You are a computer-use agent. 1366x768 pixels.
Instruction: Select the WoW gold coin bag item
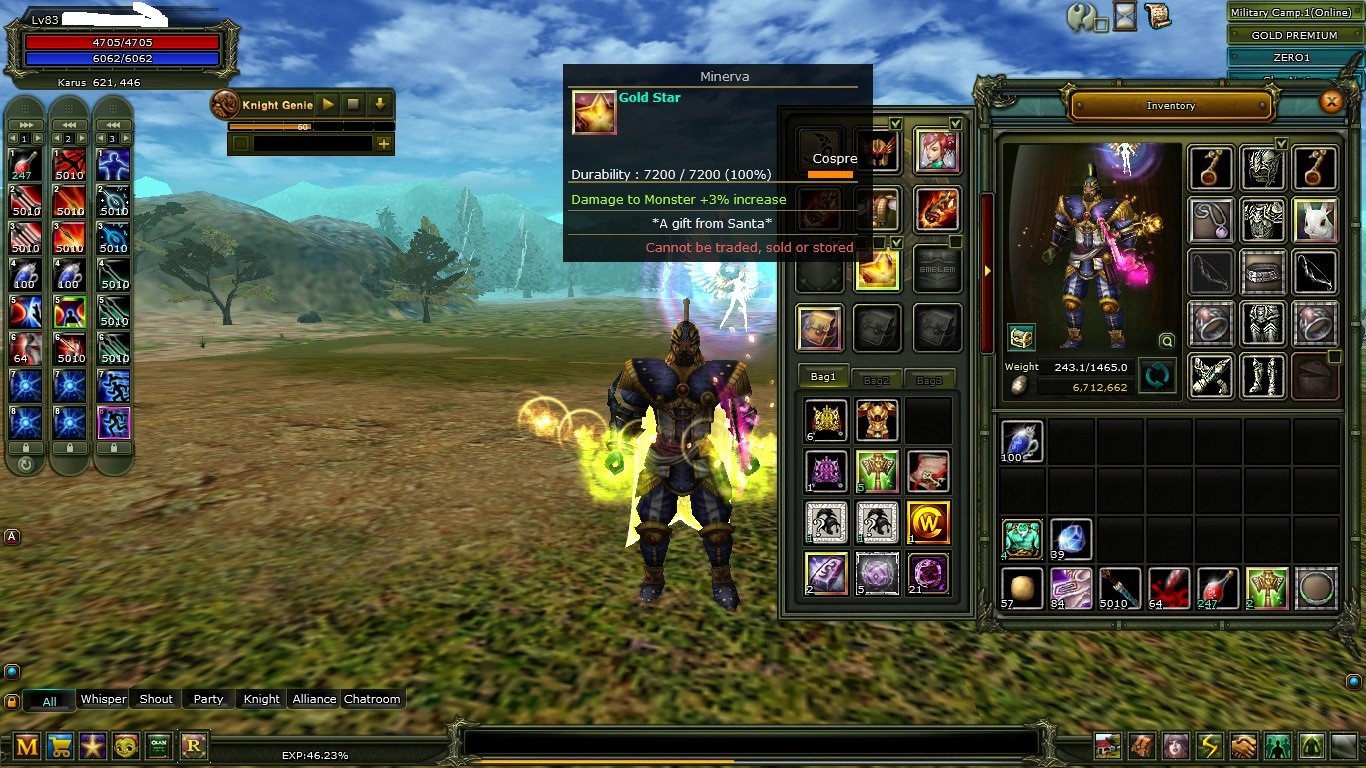point(927,522)
